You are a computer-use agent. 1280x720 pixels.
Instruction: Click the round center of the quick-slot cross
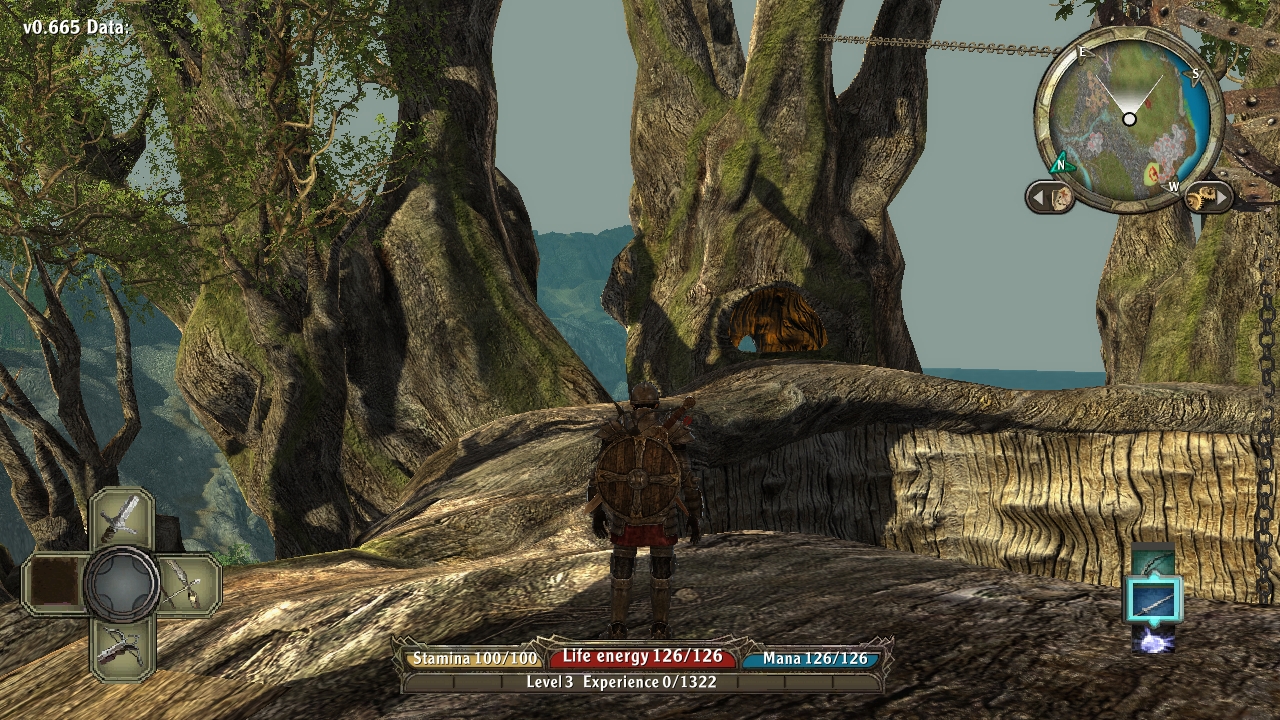[x=121, y=583]
